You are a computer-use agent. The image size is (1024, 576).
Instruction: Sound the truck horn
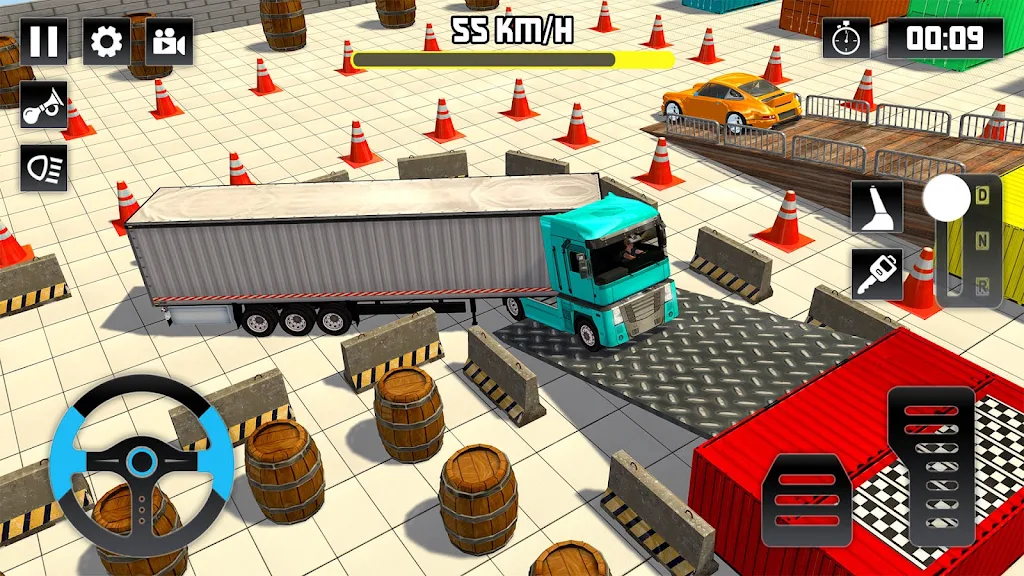click(x=44, y=105)
